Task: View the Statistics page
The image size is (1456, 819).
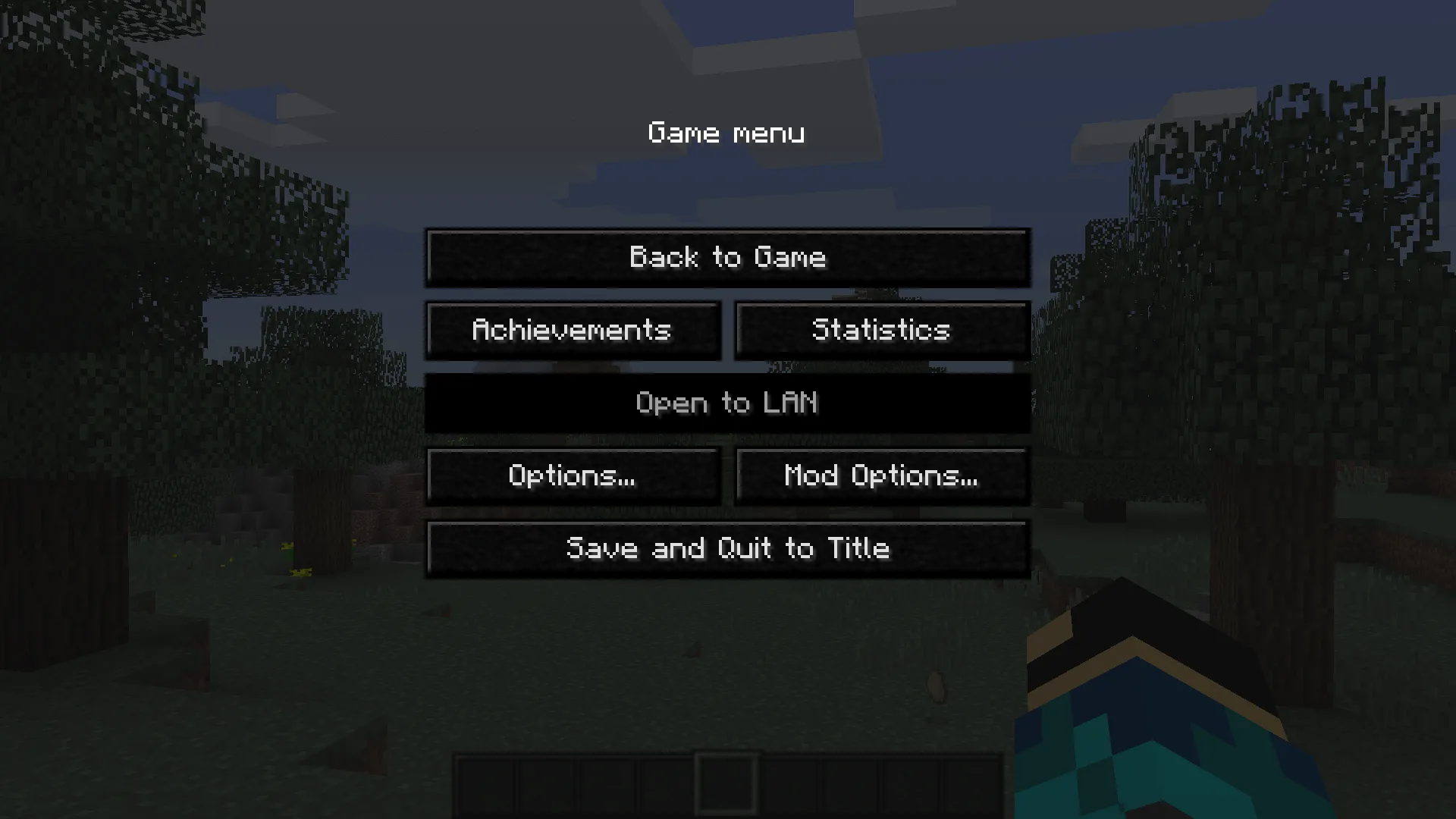Action: 882,330
